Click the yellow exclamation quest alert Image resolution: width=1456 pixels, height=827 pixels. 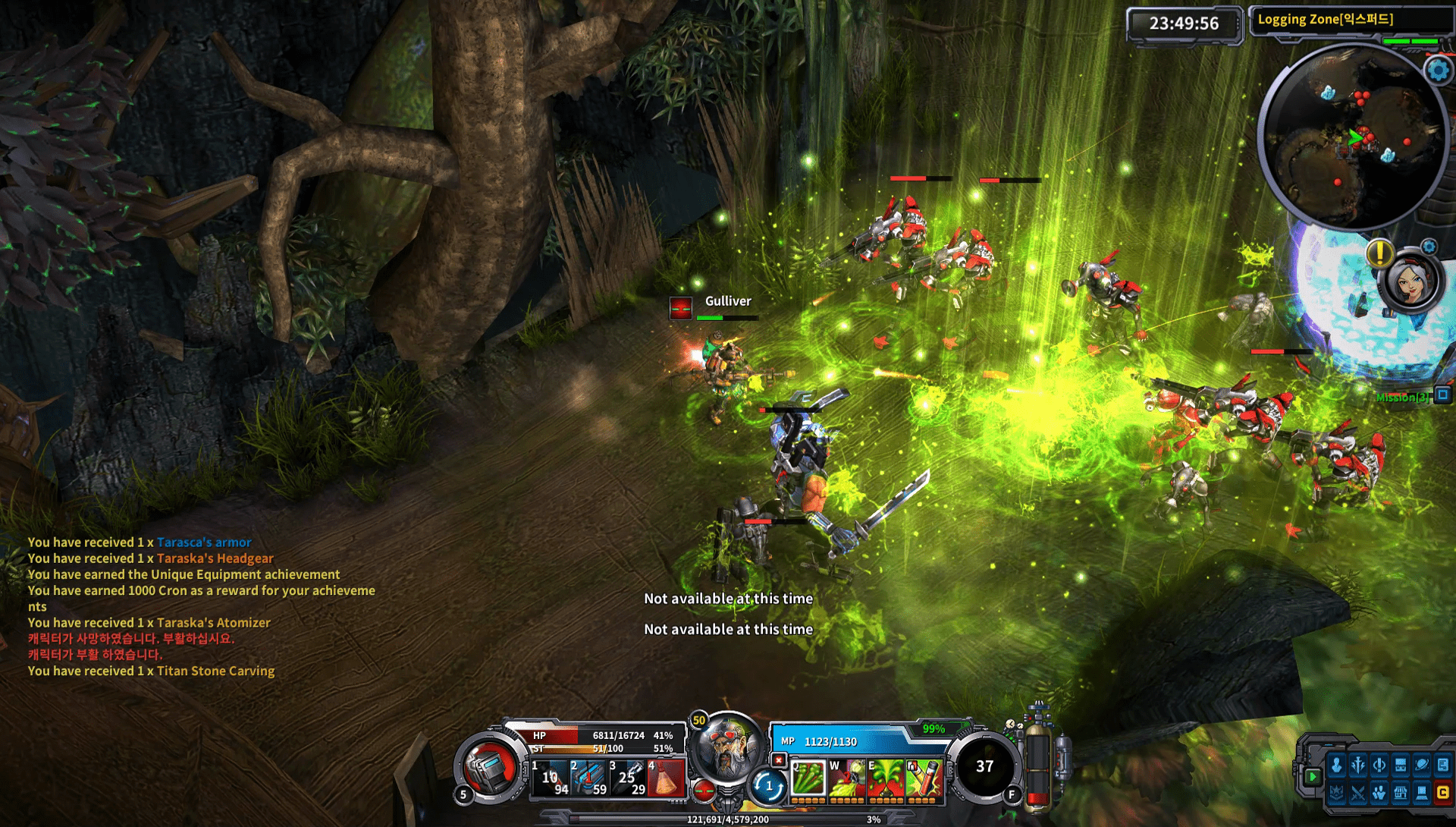click(1379, 253)
